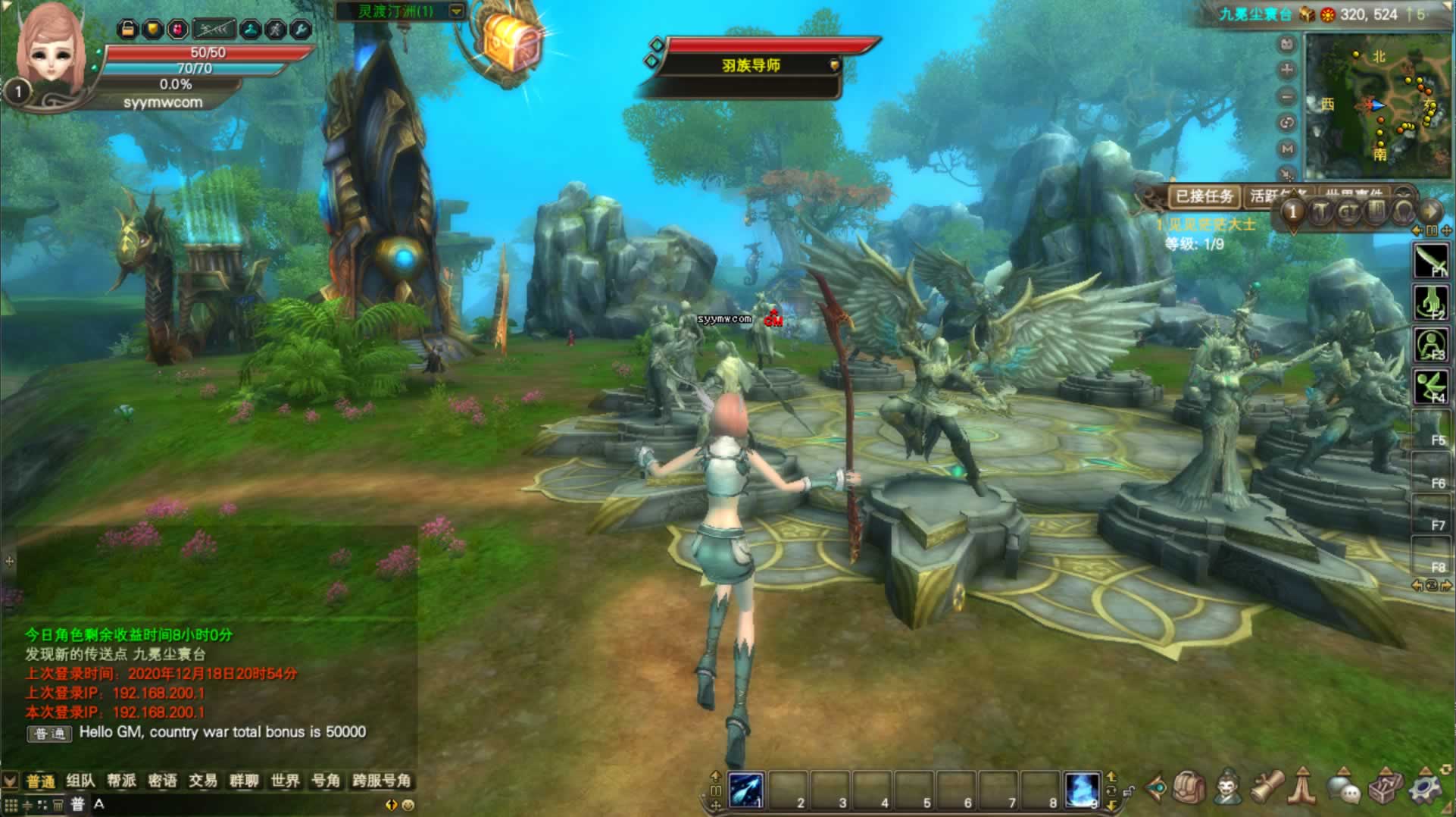The height and width of the screenshot is (817, 1456).
Task: Open the minimap area
Action: coord(1376,105)
